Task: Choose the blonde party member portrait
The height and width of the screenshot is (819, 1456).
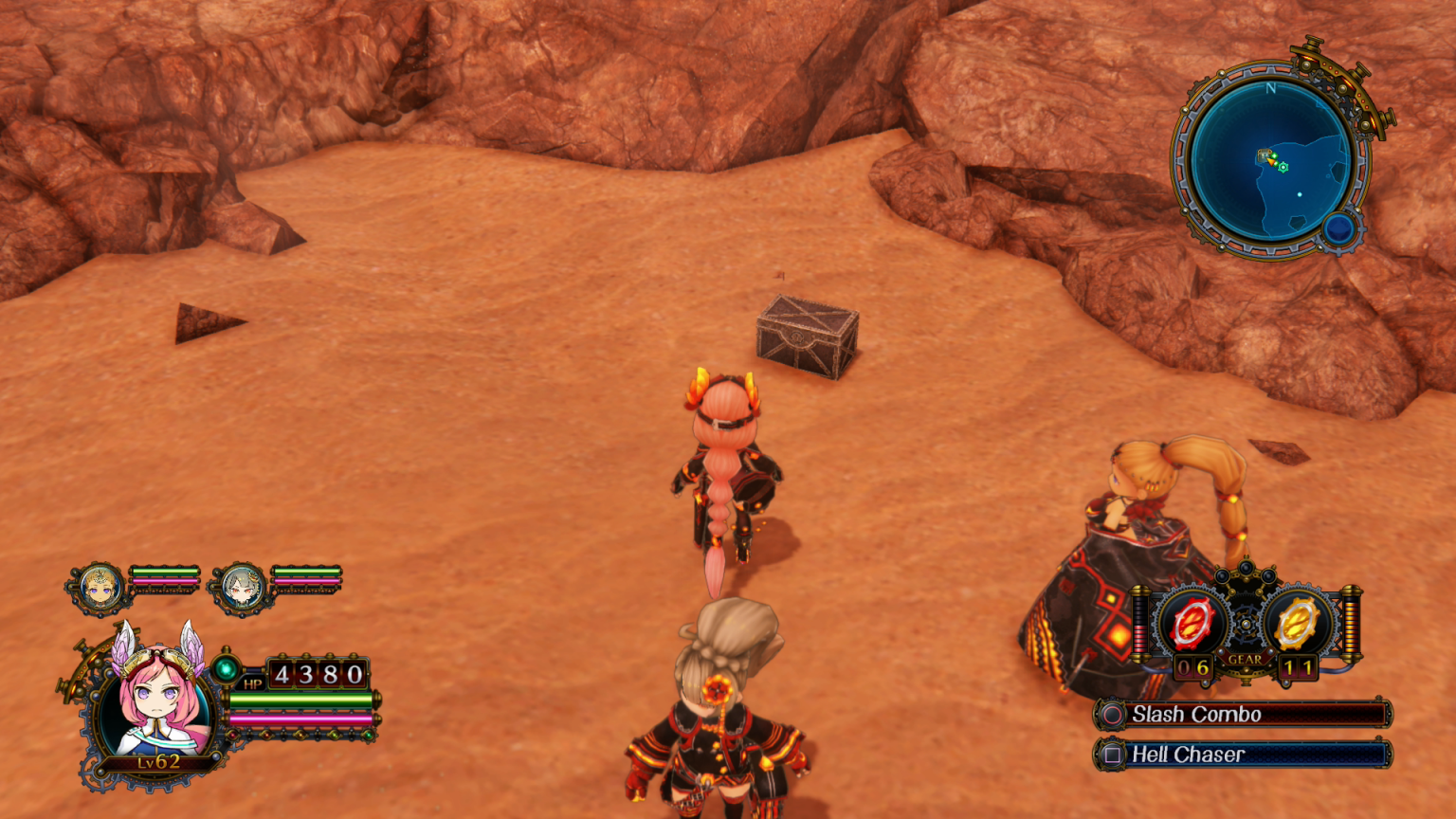Action: (100, 588)
